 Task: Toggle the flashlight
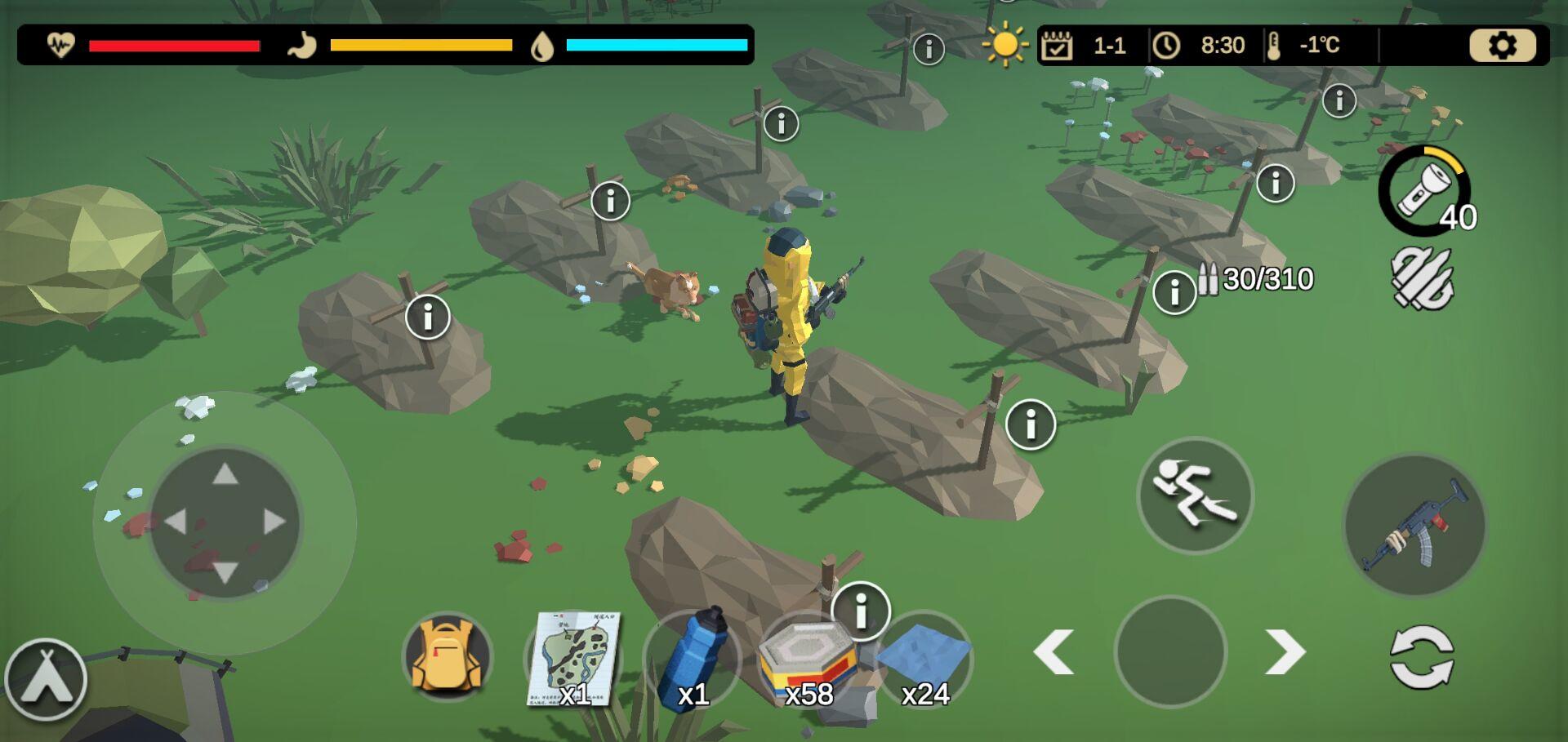pyautogui.click(x=1424, y=192)
